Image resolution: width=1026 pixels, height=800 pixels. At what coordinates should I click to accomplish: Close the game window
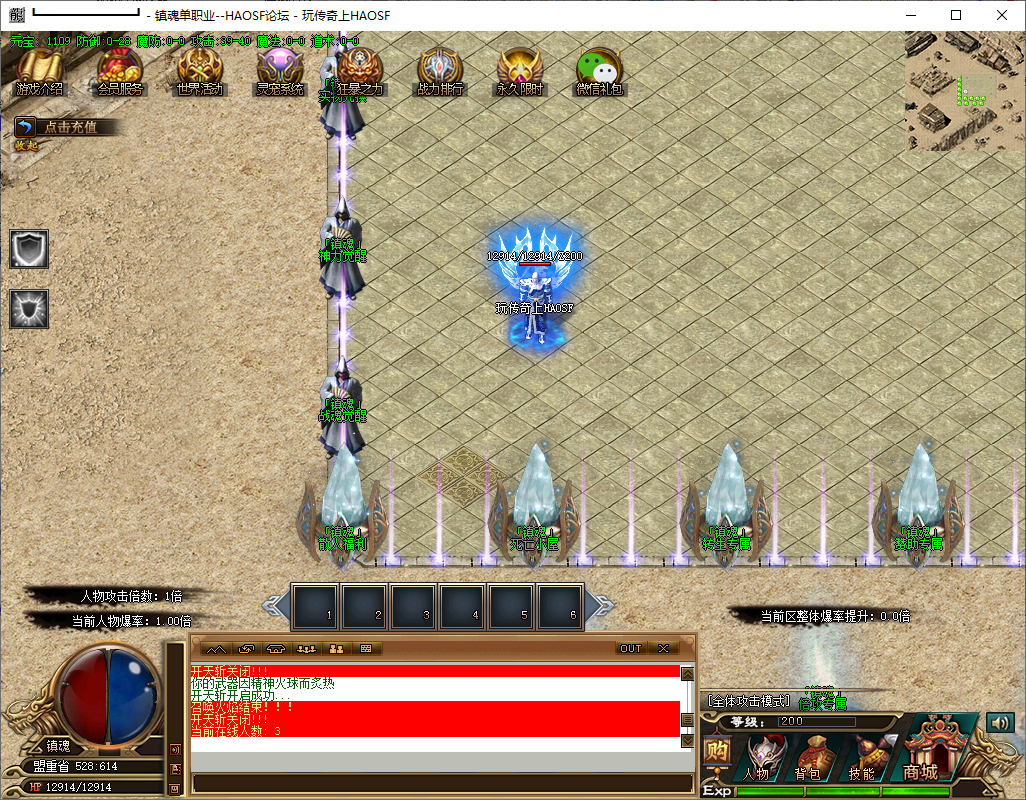1002,15
